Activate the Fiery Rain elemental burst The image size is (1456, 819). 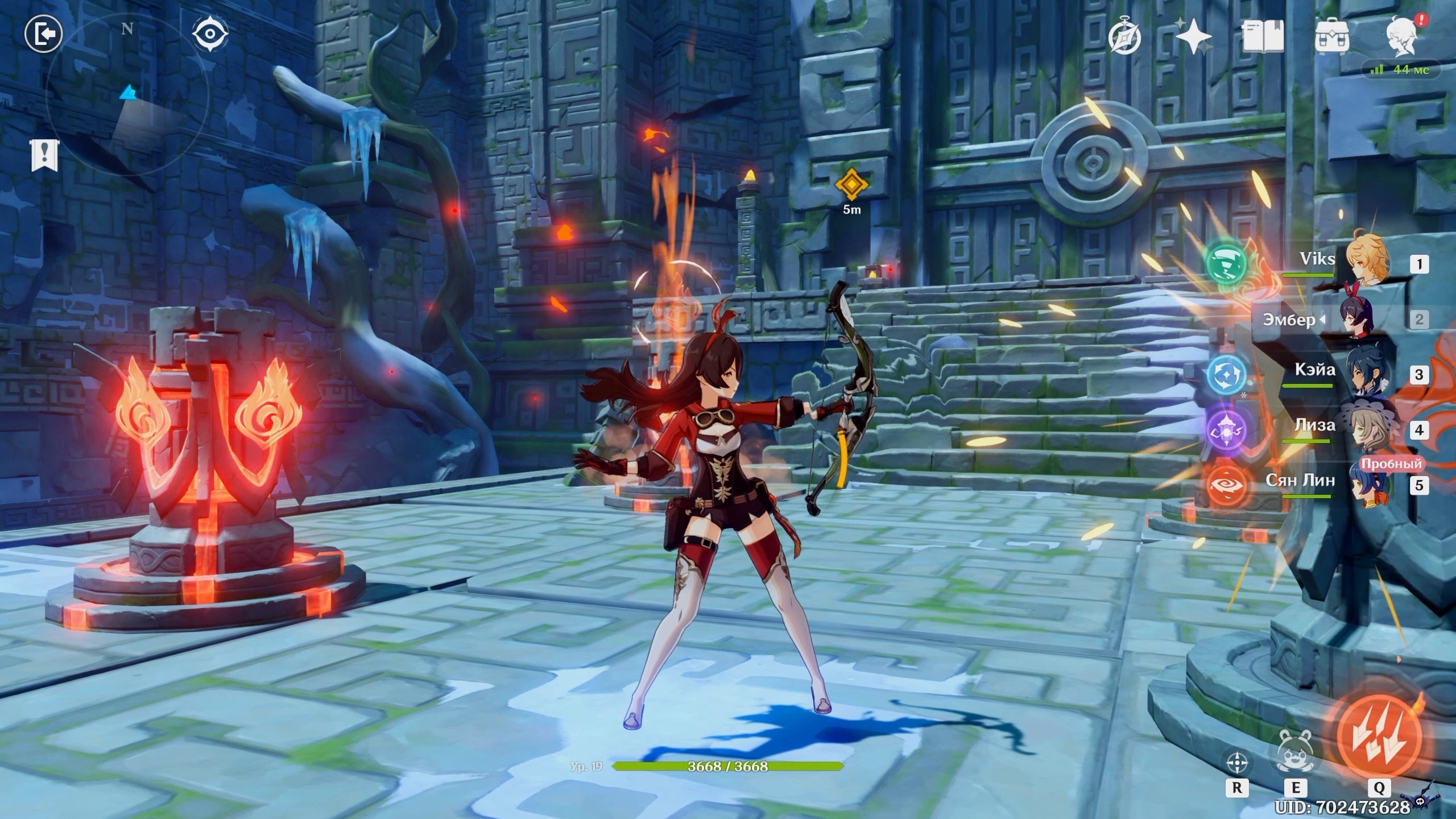[x=1379, y=735]
